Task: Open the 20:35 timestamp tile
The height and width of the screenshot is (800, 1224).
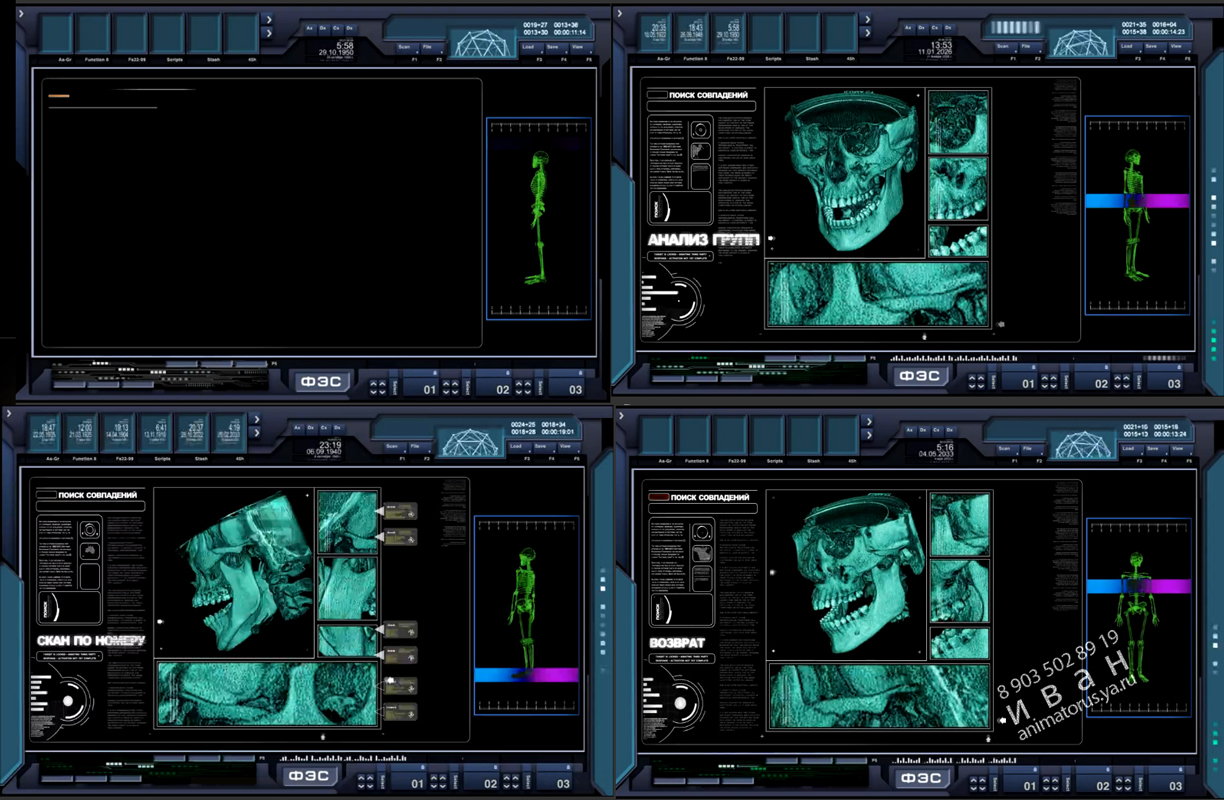Action: coord(659,32)
